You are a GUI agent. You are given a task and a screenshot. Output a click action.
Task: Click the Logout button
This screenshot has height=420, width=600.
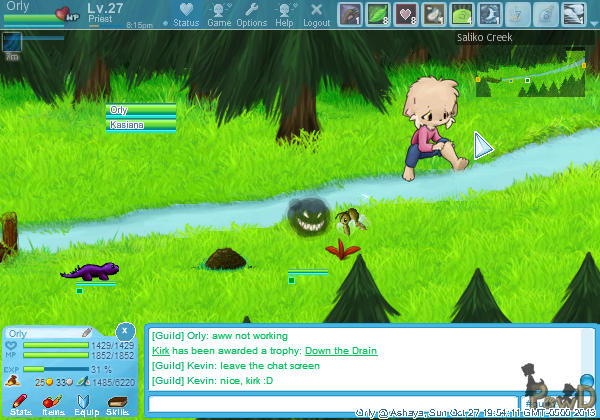click(x=316, y=14)
